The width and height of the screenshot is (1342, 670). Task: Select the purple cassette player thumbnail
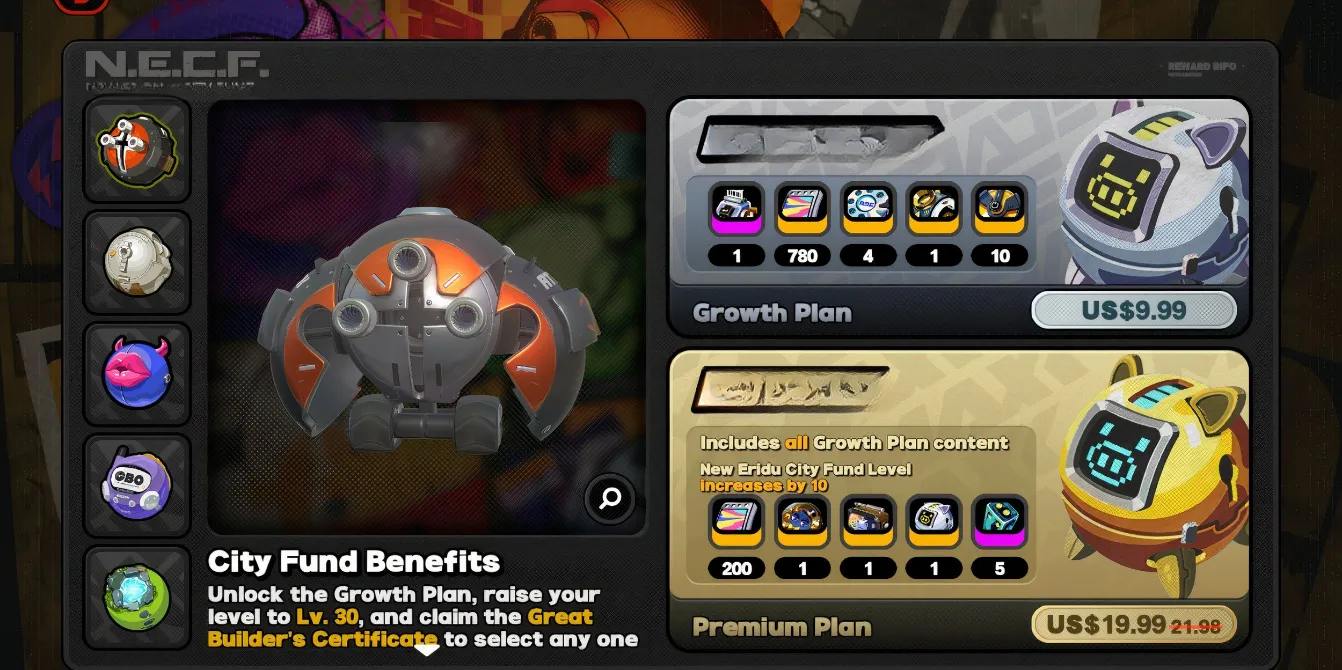pyautogui.click(x=137, y=486)
